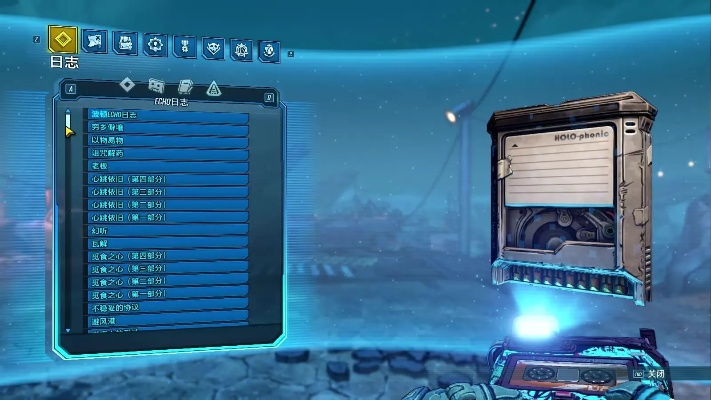Choose the 不稳定的协议 log entry

[x=167, y=307]
